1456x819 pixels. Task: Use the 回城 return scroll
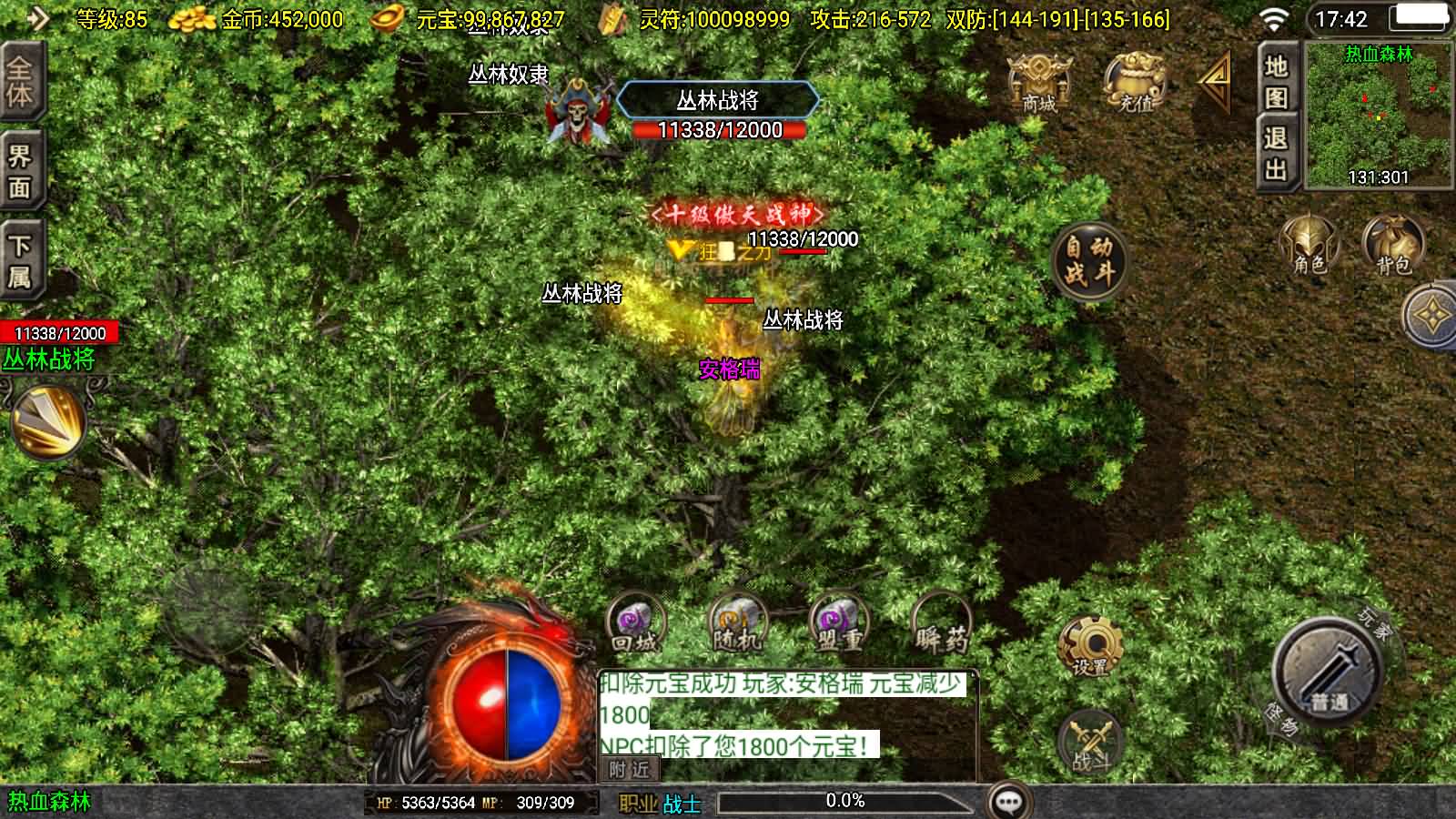click(635, 624)
